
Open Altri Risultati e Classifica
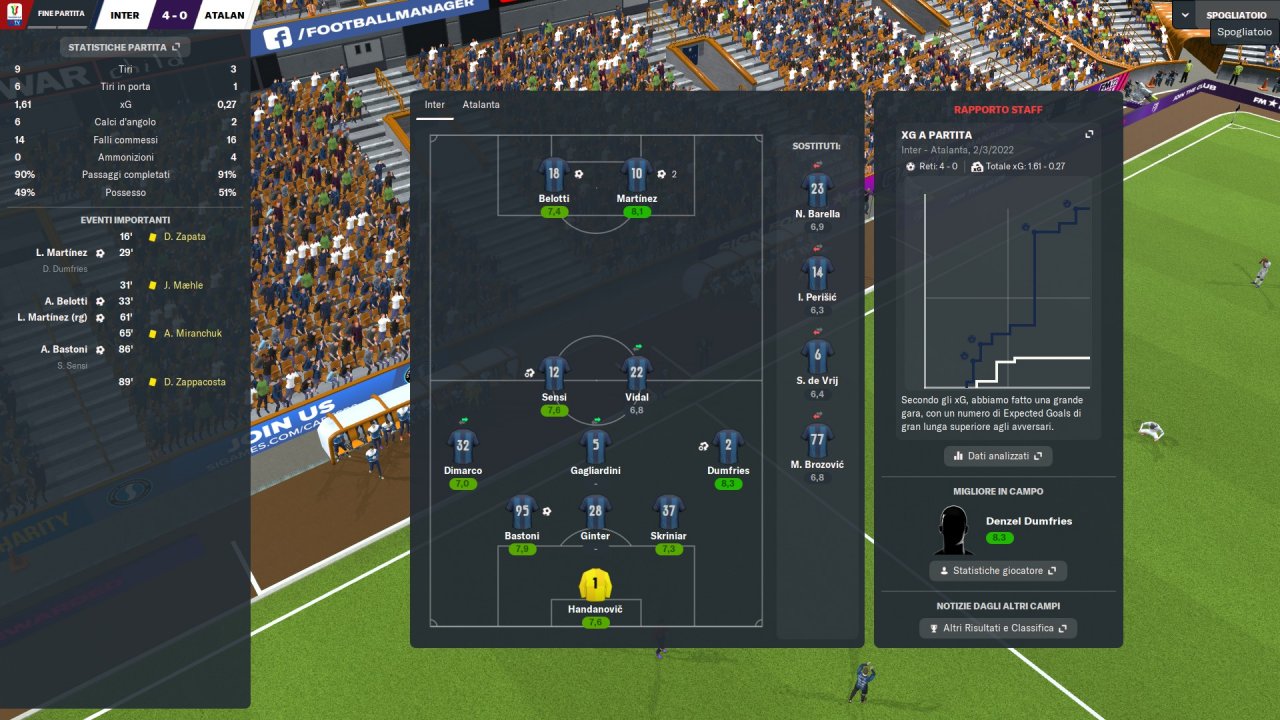pos(997,628)
